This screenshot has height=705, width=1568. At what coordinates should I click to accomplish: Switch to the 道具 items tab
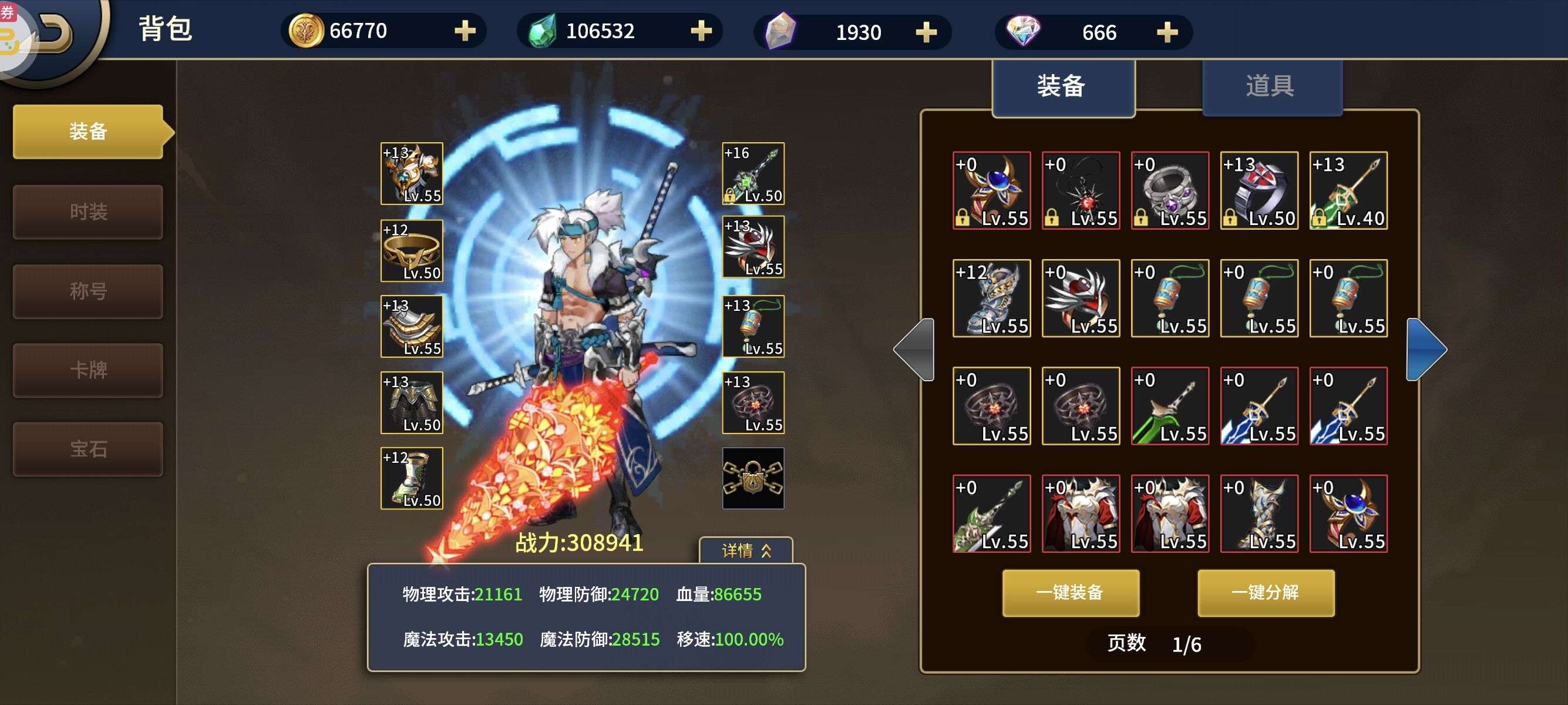[1271, 86]
